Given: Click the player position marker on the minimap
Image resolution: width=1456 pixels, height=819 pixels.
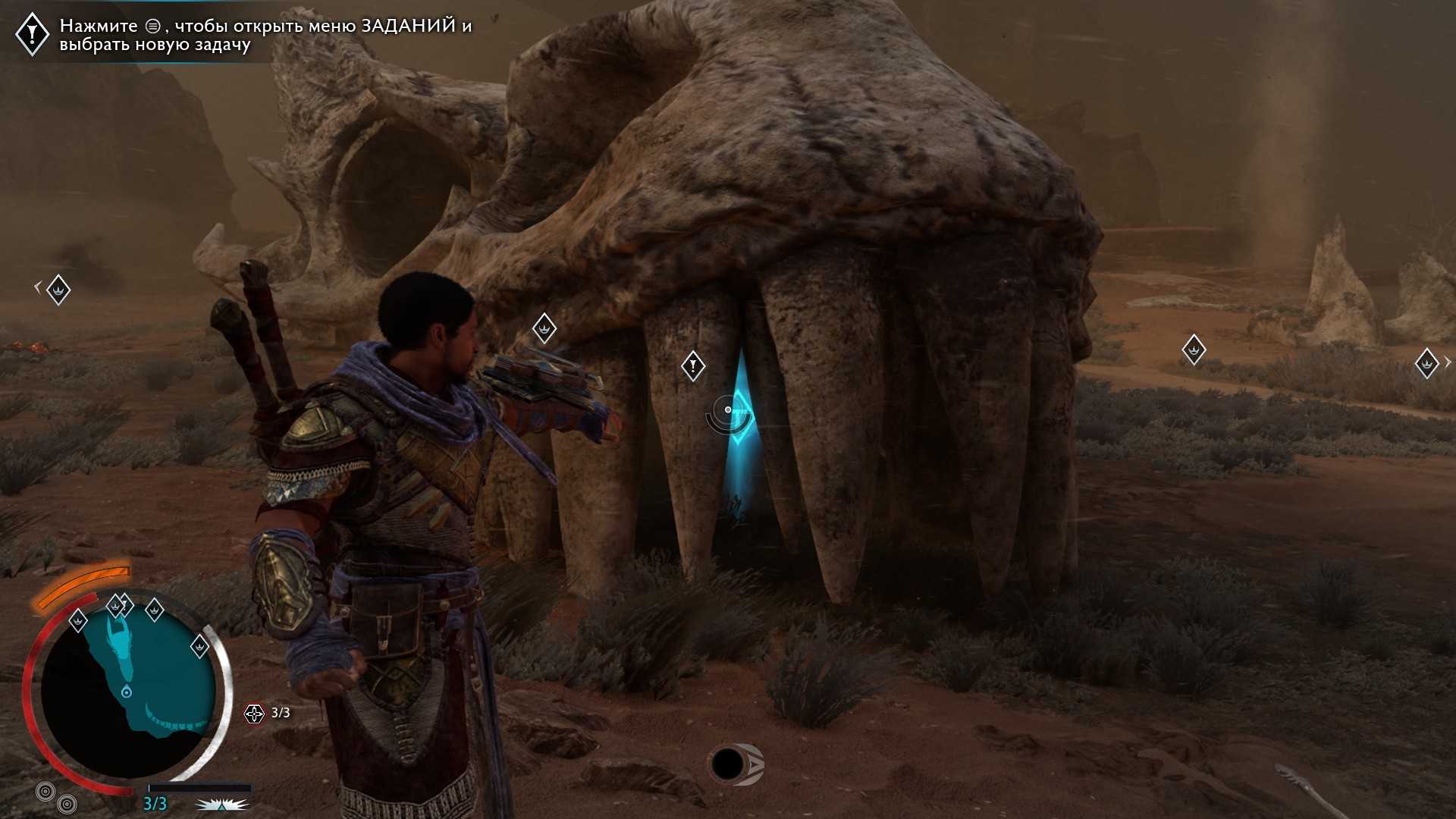Looking at the screenshot, I should [x=127, y=692].
